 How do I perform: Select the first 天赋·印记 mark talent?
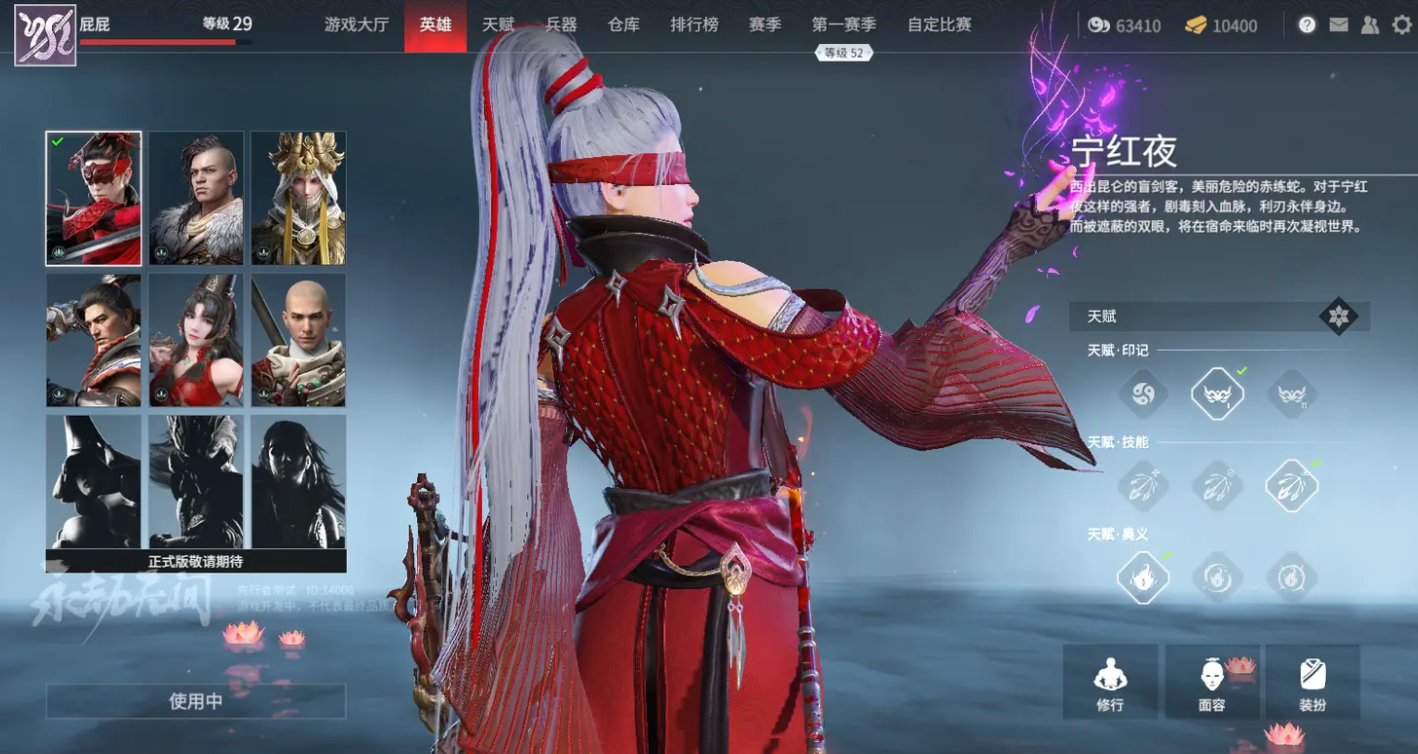[x=1142, y=394]
